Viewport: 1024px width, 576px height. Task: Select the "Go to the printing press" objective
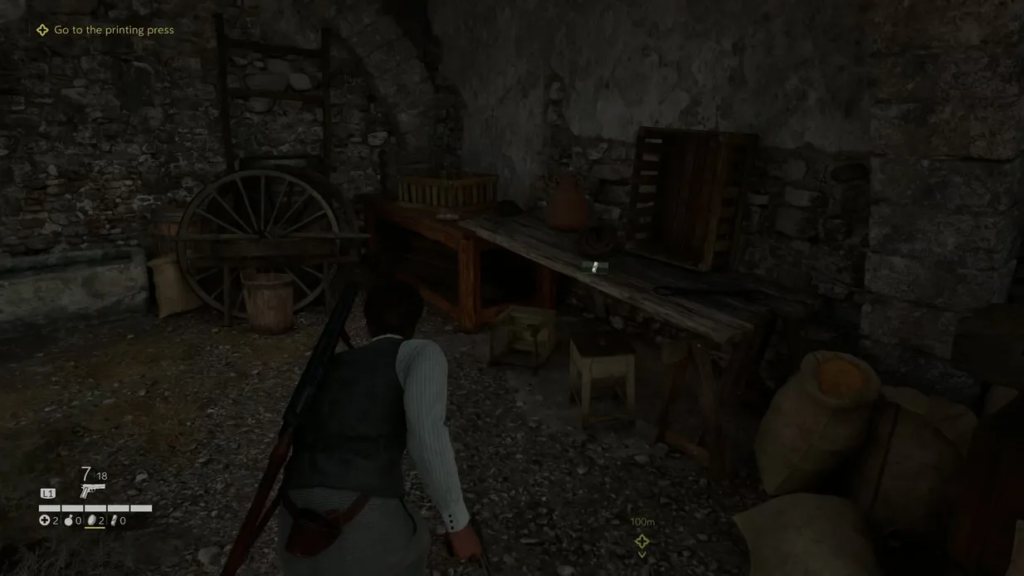coord(113,30)
